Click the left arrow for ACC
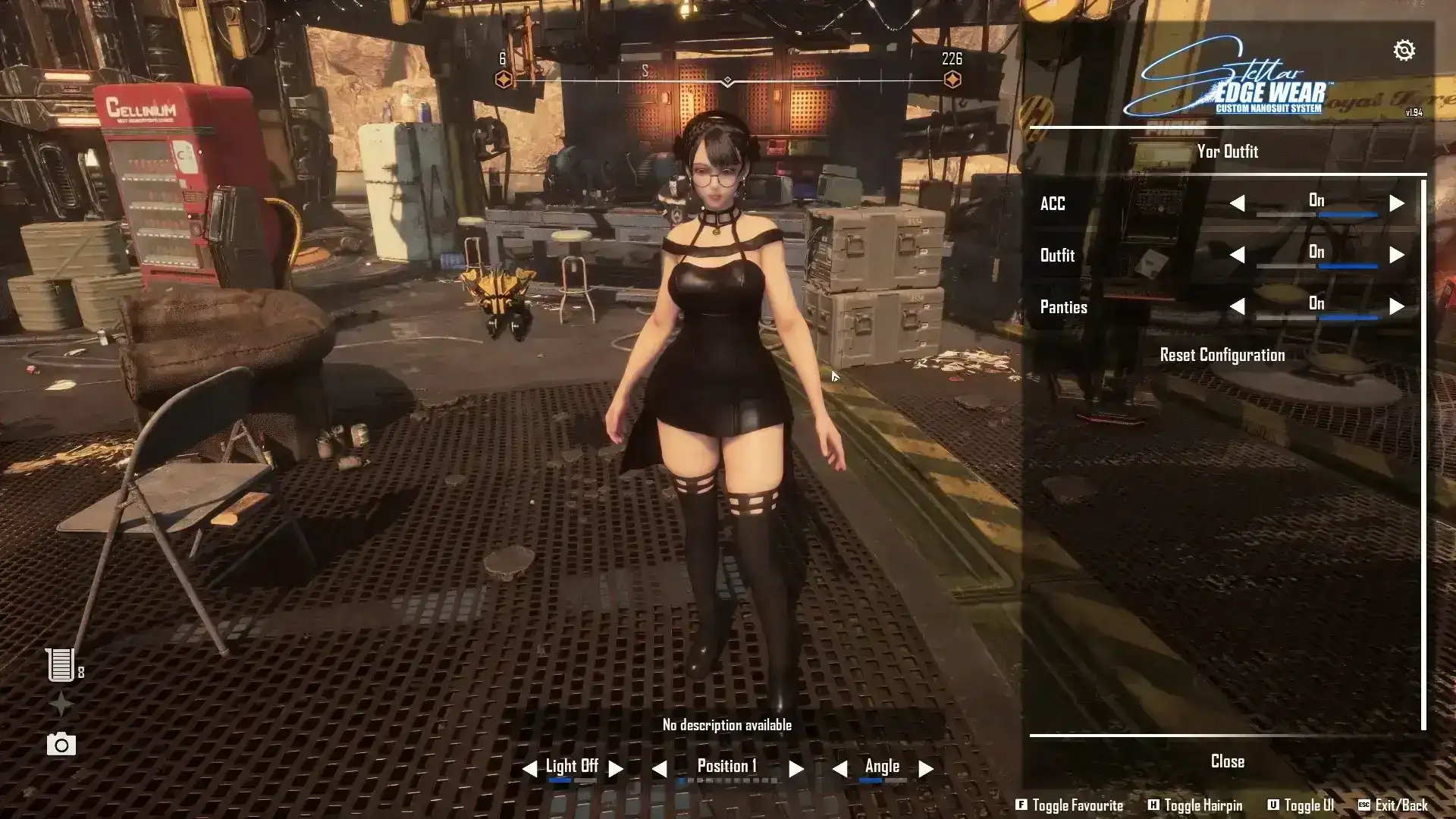 tap(1237, 203)
